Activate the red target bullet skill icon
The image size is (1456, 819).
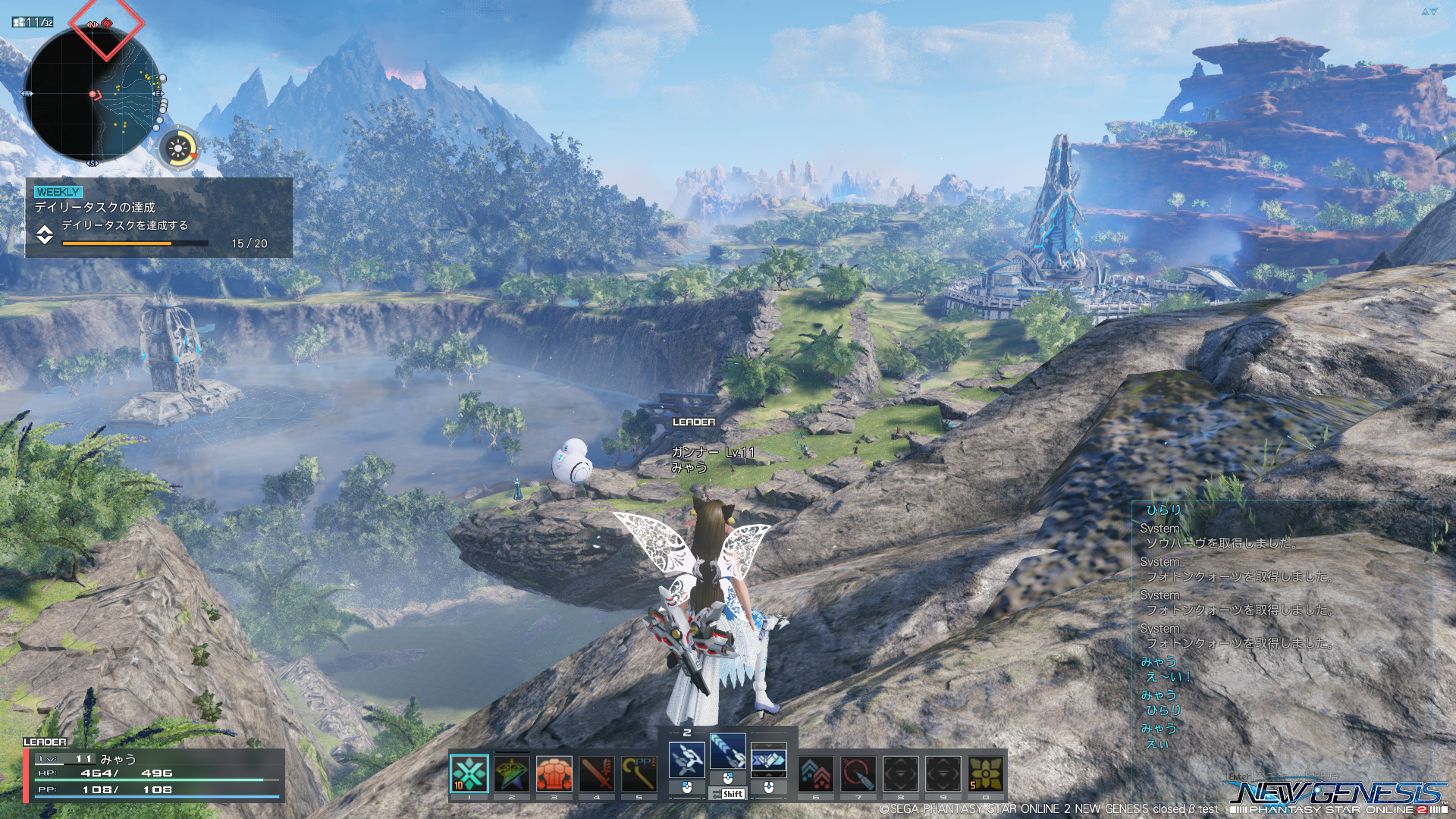coord(858,773)
